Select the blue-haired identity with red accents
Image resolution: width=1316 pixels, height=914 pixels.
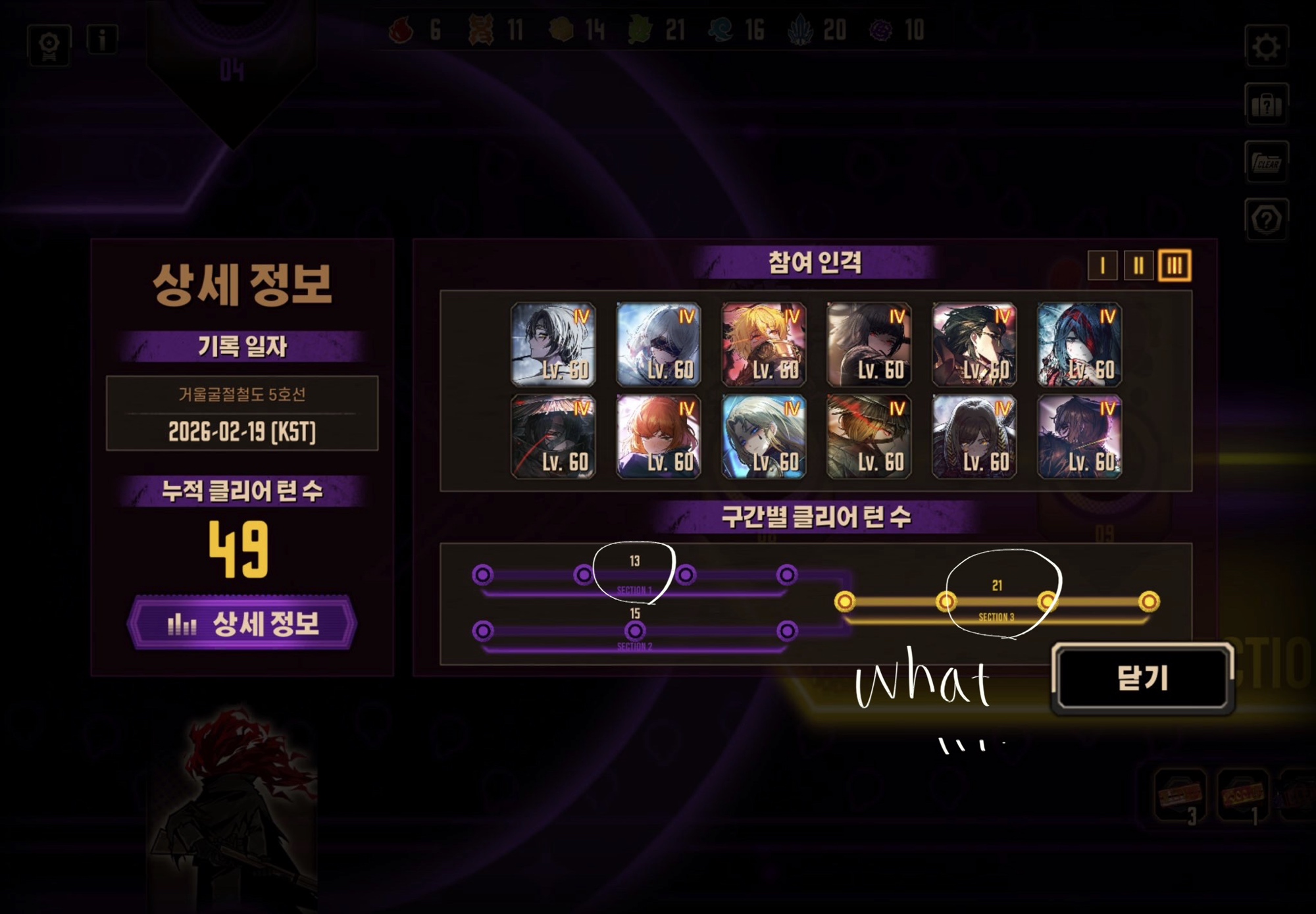pyautogui.click(x=1079, y=344)
